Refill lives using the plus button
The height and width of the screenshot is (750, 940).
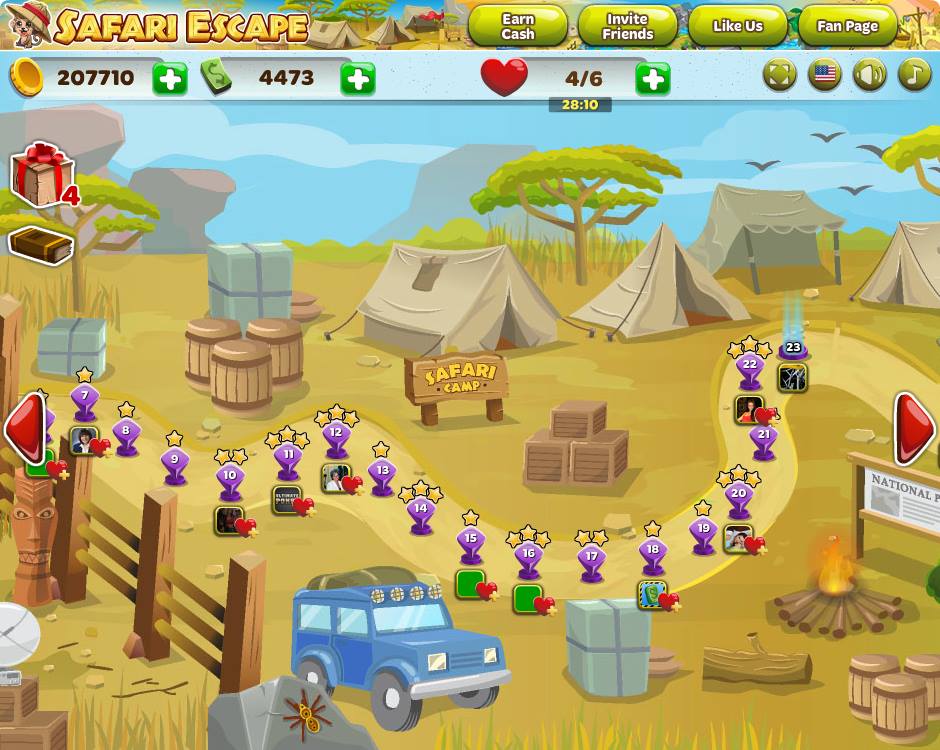click(x=652, y=78)
